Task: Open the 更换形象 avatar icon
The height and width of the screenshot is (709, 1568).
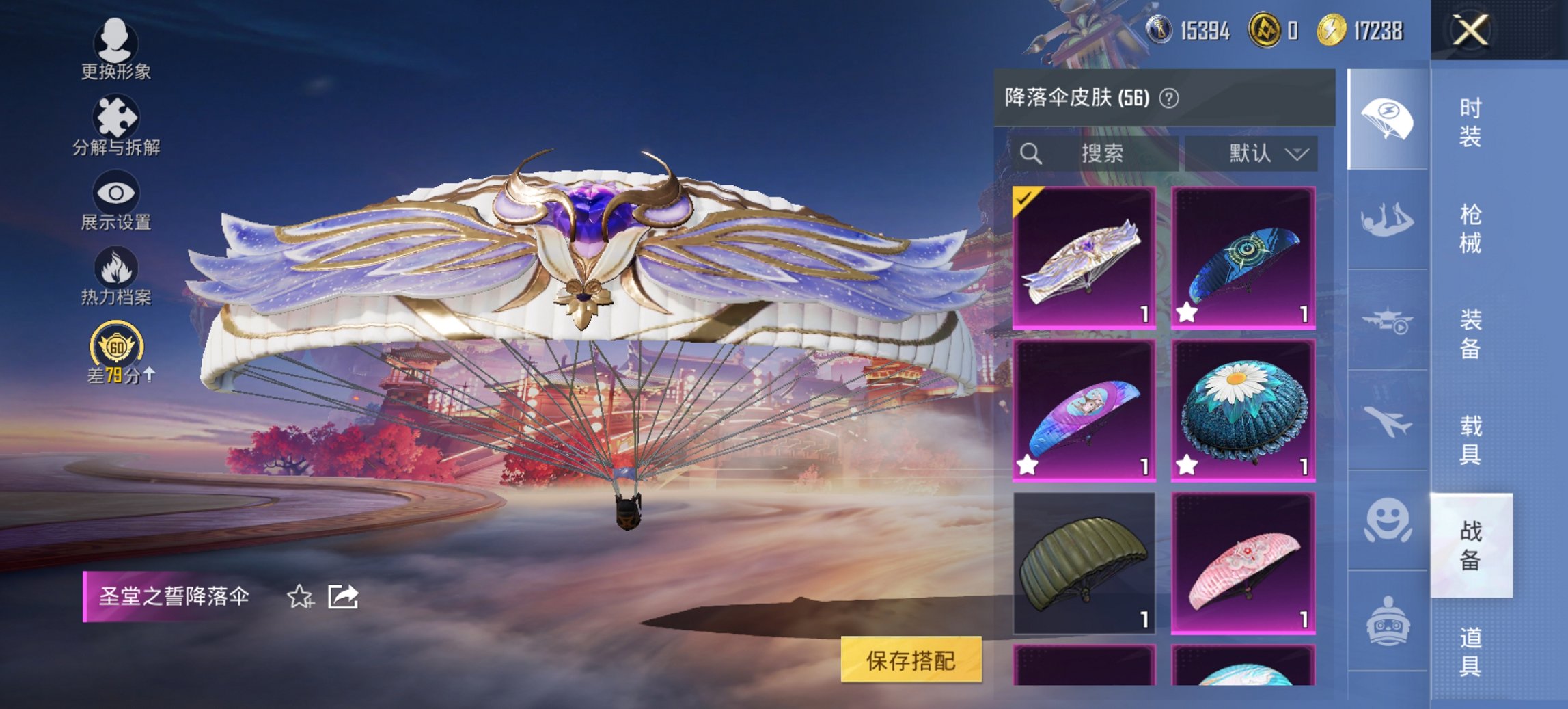Action: (x=115, y=44)
